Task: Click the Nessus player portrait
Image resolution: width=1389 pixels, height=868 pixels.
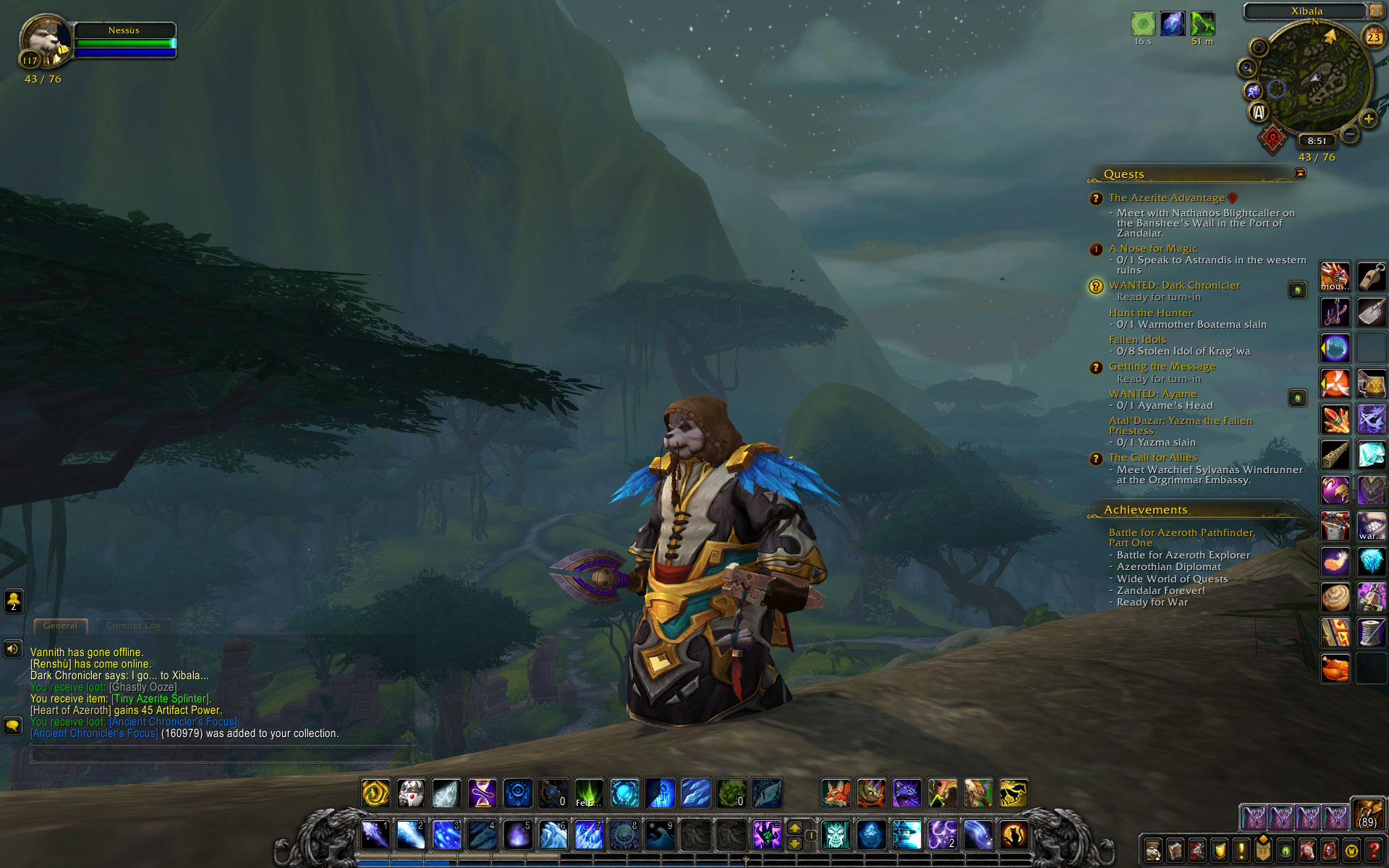Action: point(45,41)
